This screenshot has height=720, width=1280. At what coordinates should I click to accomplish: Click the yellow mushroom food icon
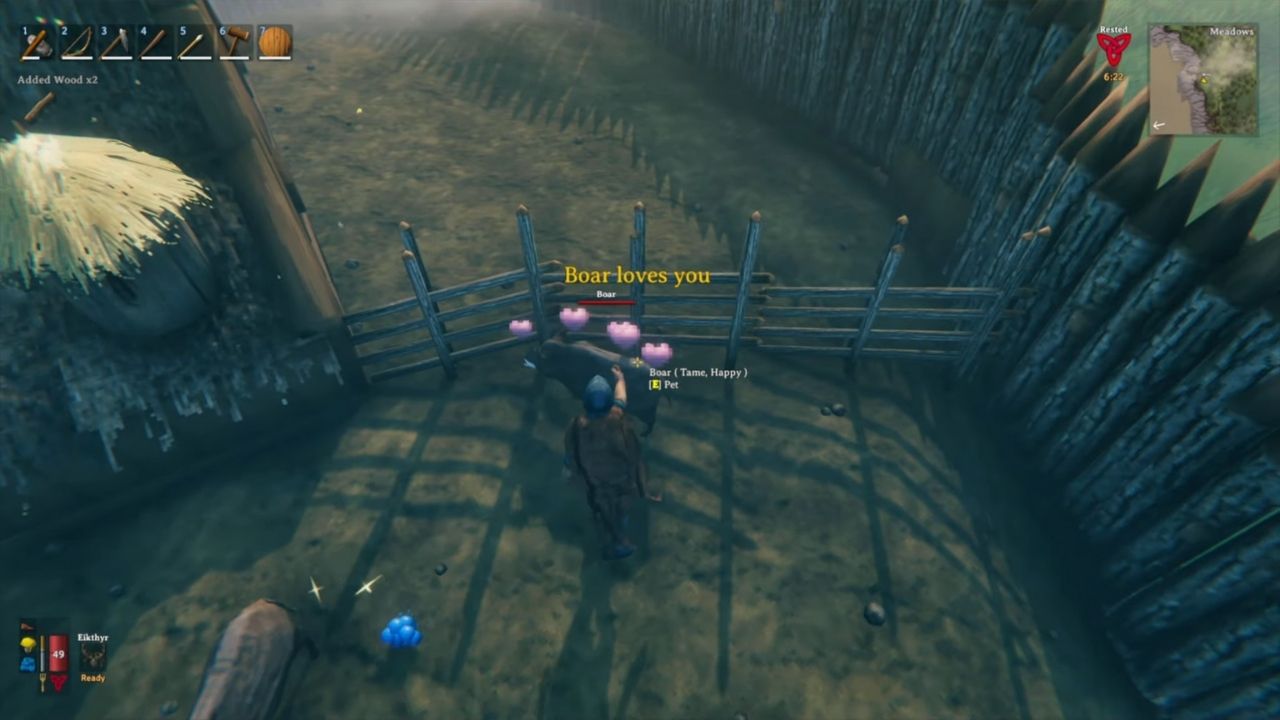[28, 645]
